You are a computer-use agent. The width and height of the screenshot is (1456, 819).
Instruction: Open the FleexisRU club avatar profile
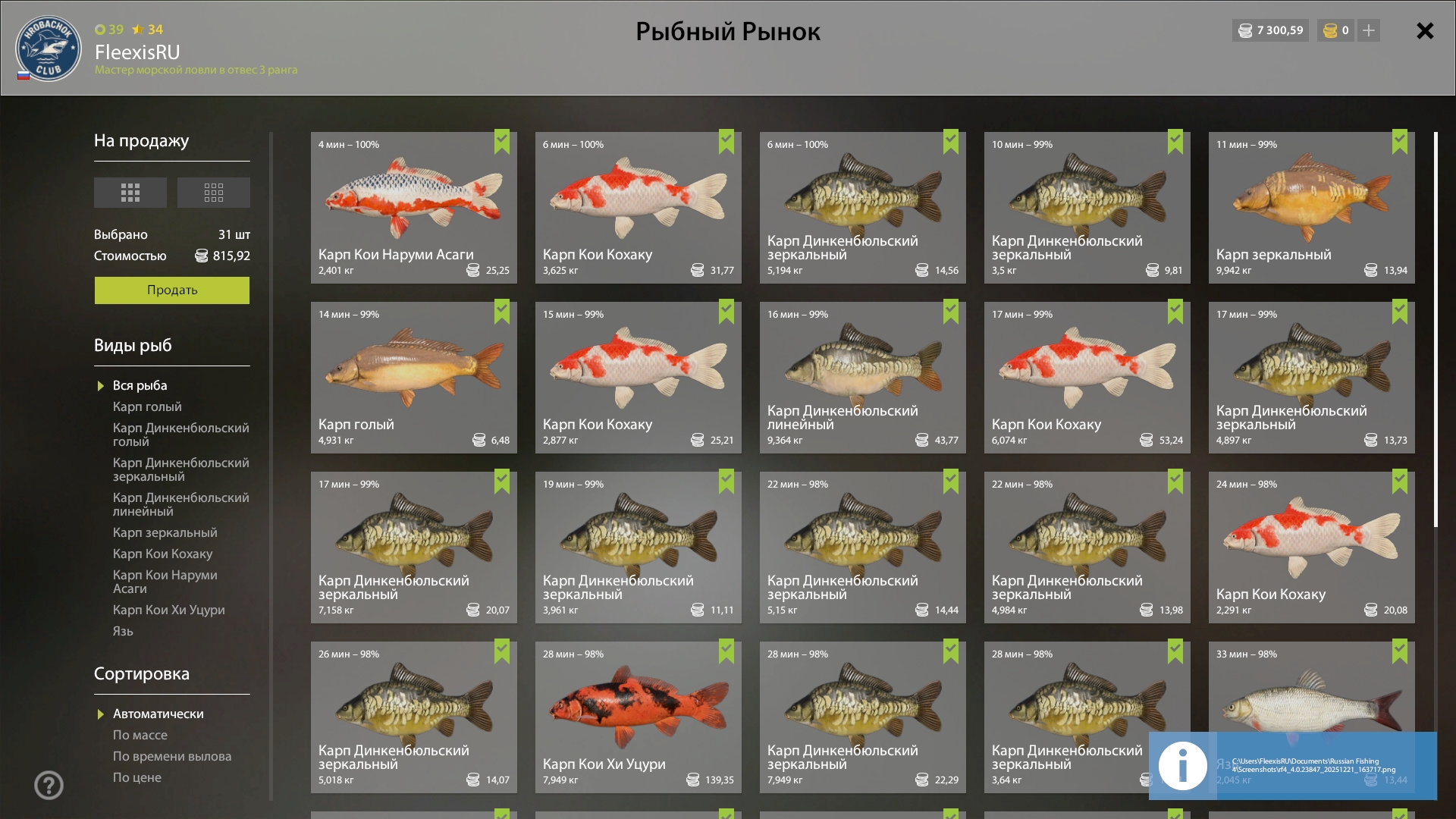[x=48, y=49]
